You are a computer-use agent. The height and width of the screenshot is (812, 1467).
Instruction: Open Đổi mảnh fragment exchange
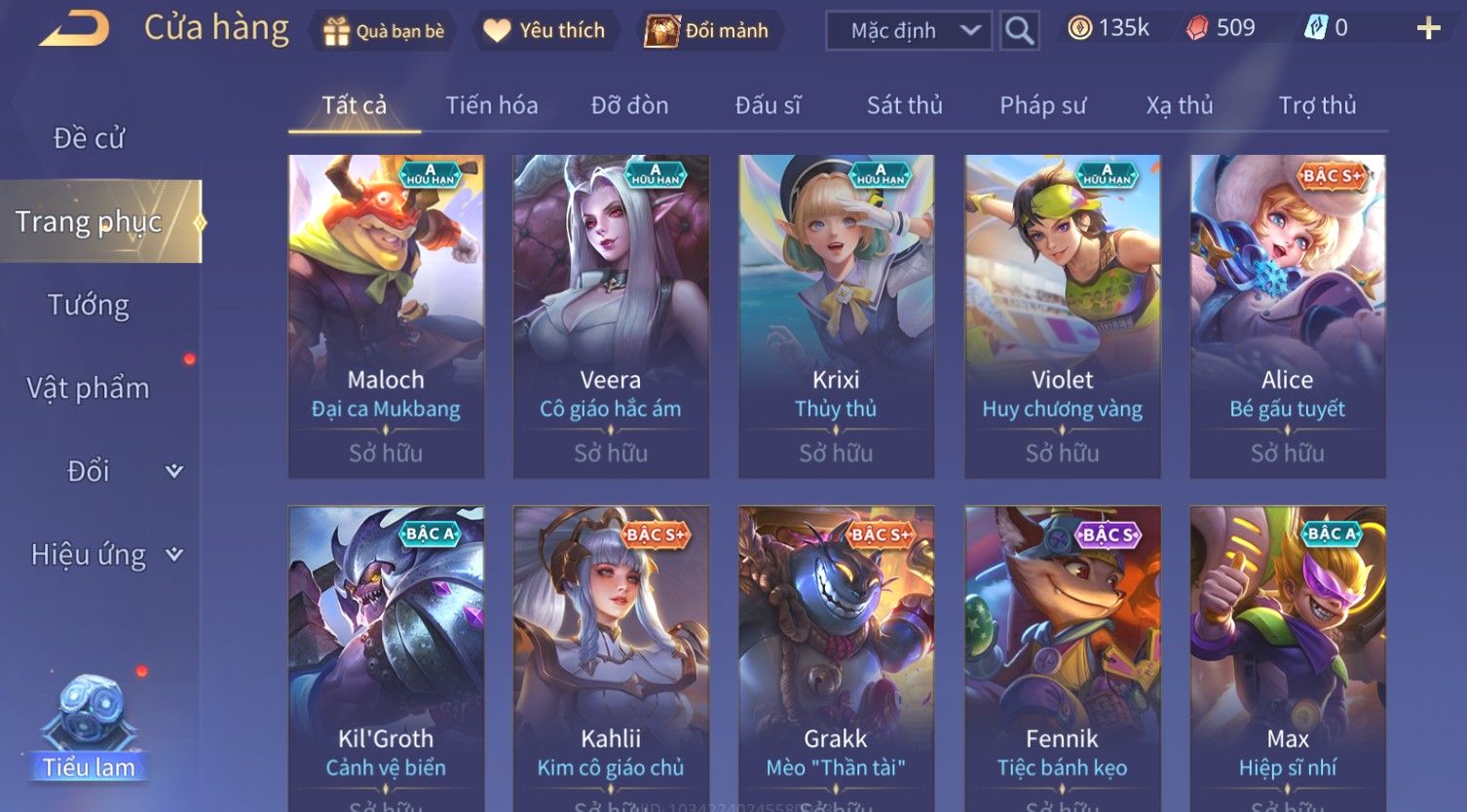[707, 31]
